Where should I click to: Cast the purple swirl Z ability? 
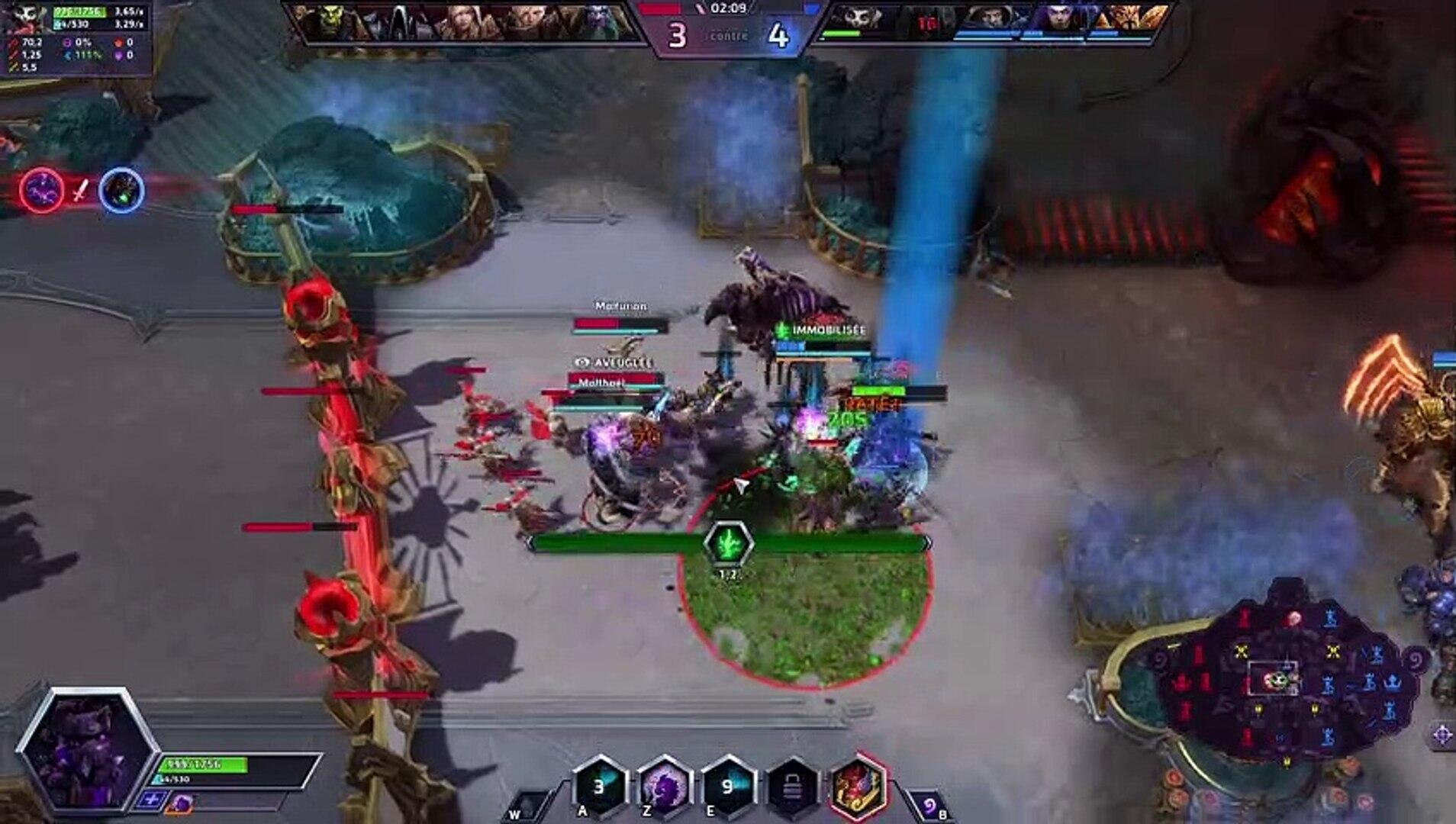[665, 787]
